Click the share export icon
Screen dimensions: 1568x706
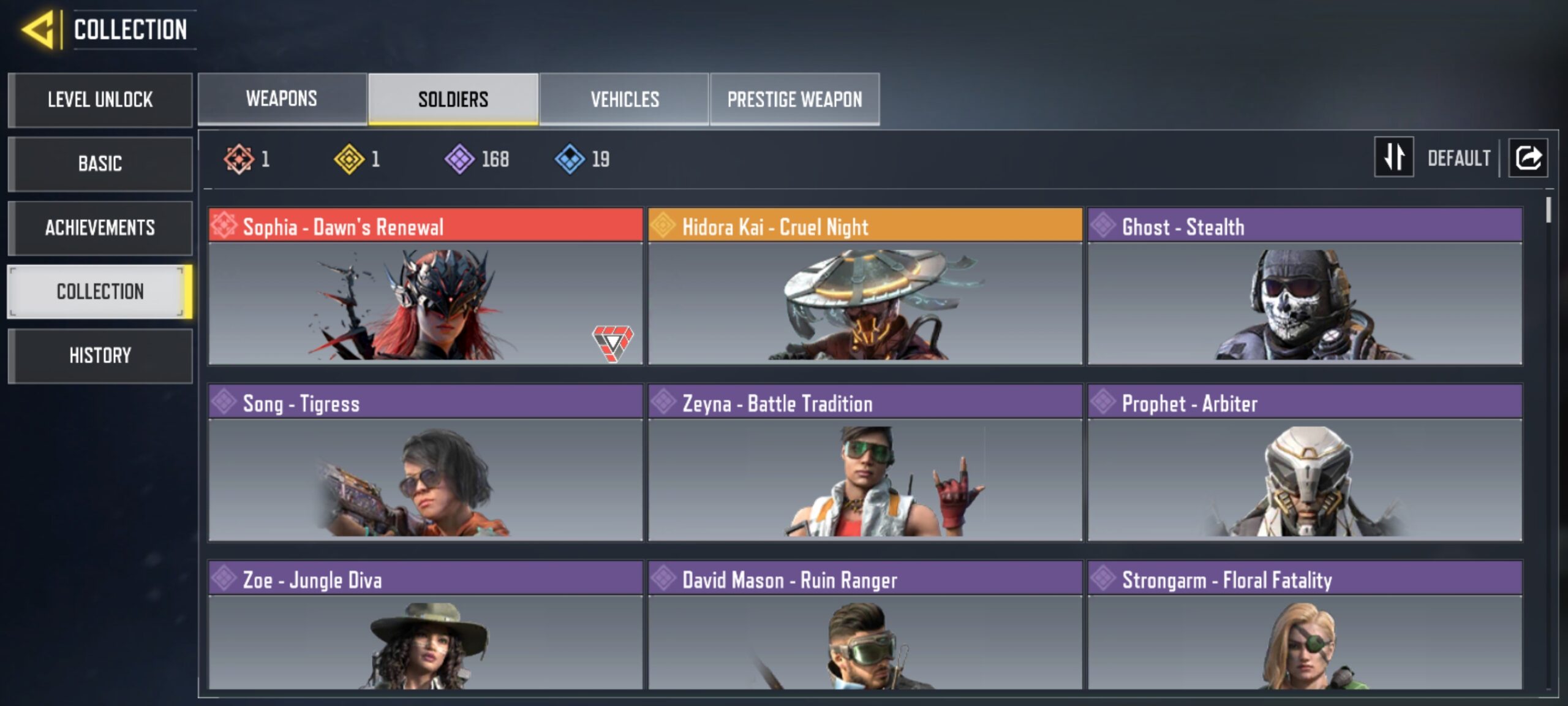coord(1528,158)
